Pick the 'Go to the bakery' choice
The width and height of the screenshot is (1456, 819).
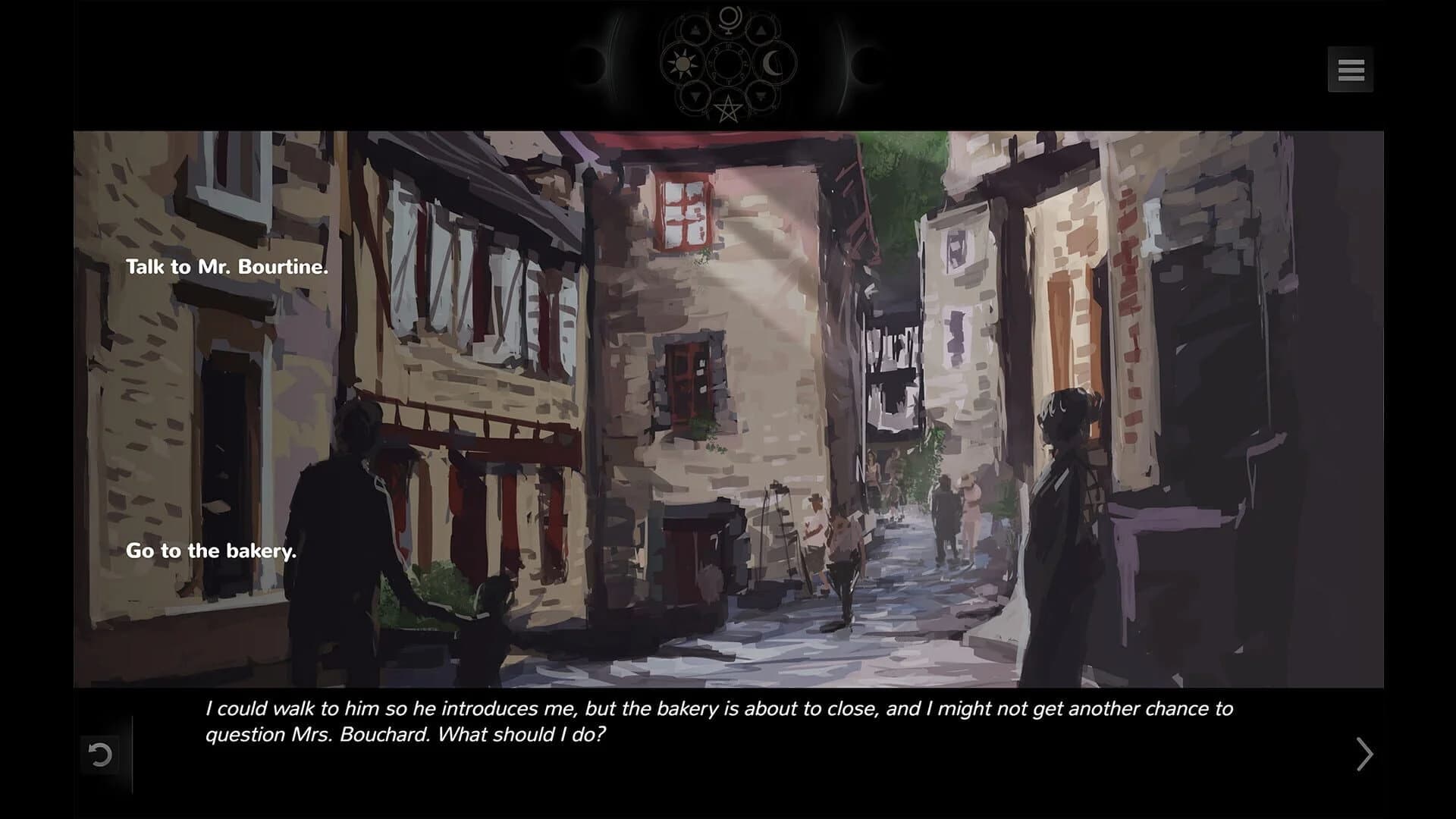click(x=211, y=551)
